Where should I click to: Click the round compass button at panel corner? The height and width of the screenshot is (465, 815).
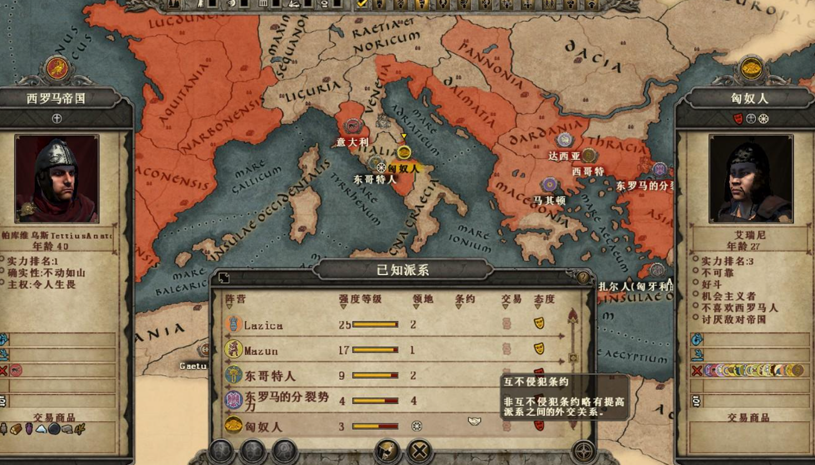[583, 452]
